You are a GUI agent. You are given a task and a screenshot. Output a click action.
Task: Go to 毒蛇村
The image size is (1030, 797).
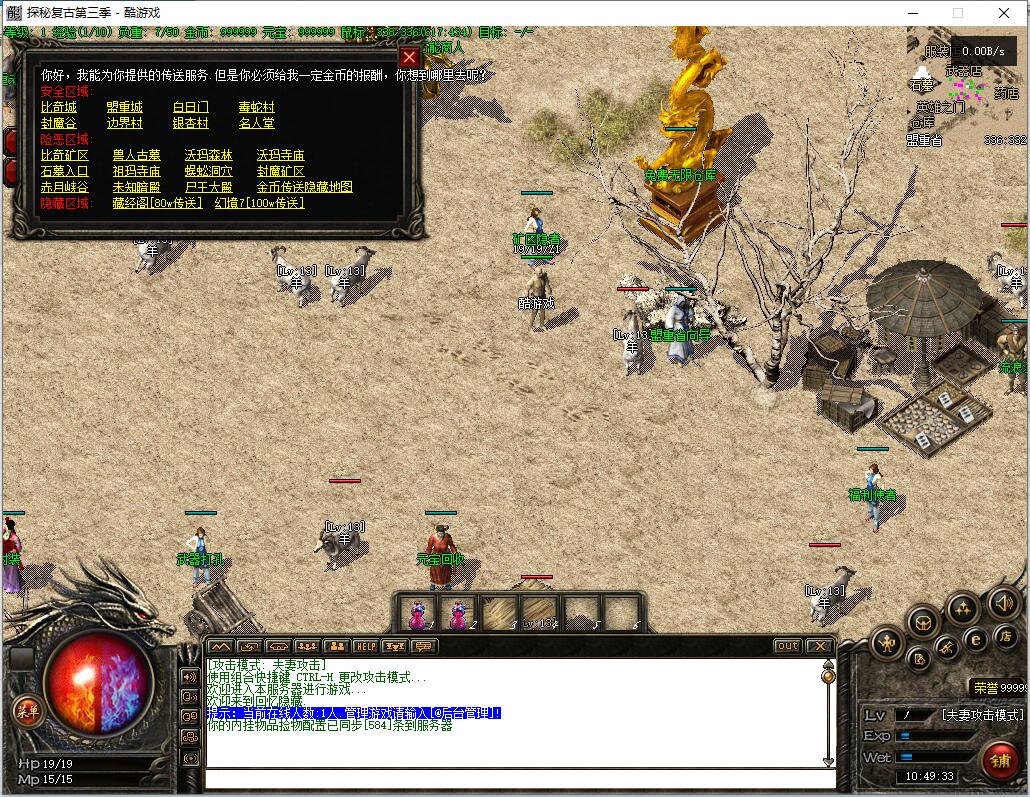tap(256, 107)
